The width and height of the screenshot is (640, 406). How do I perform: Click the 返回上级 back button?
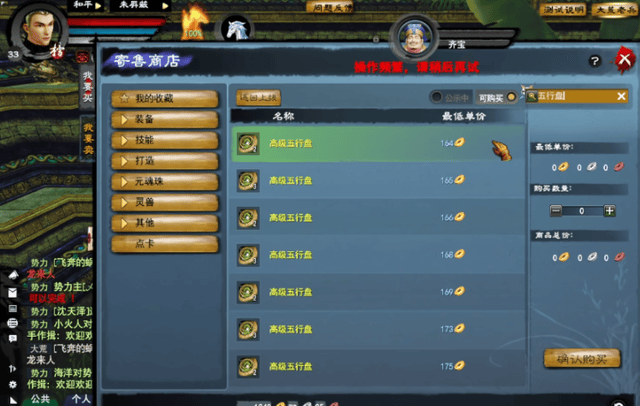tap(259, 97)
